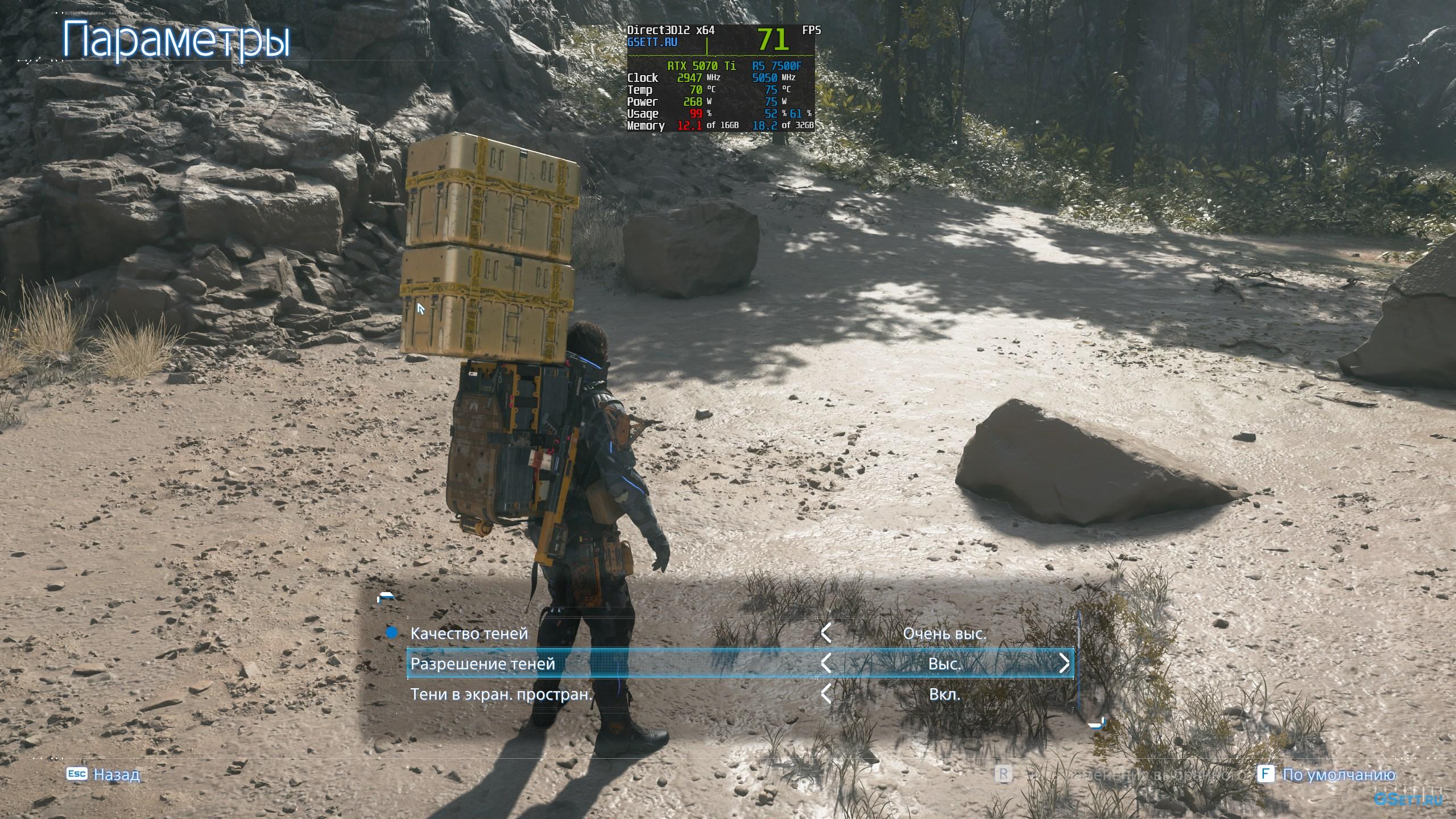Decrease Разрешение теней with left arrow
Screen dimensions: 1456x819
point(826,664)
